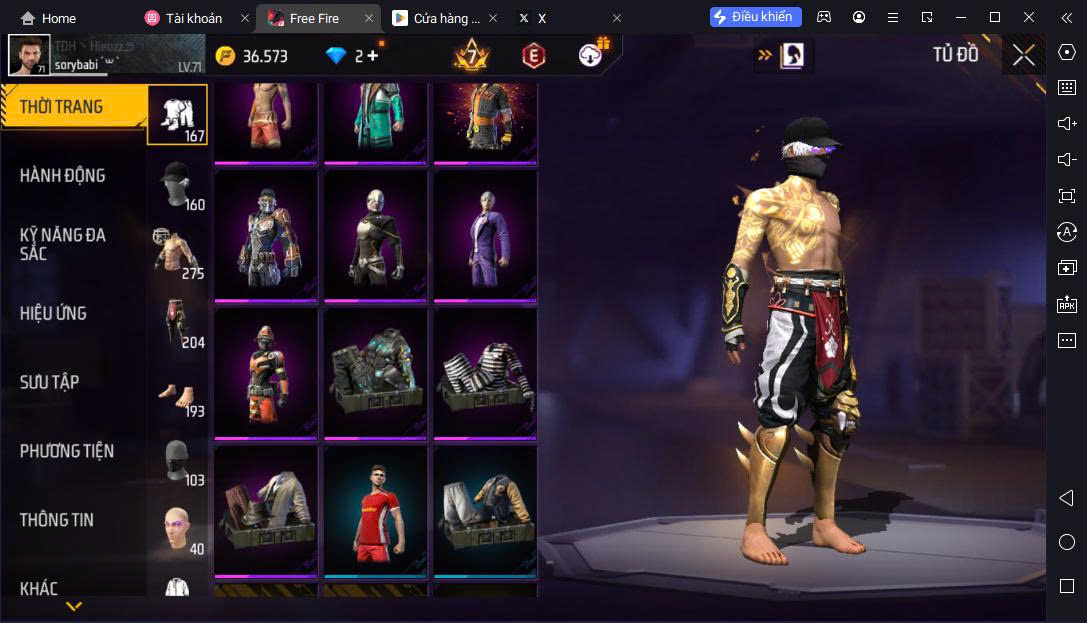Add diamonds with the plus button
The width and height of the screenshot is (1087, 623).
click(x=373, y=56)
